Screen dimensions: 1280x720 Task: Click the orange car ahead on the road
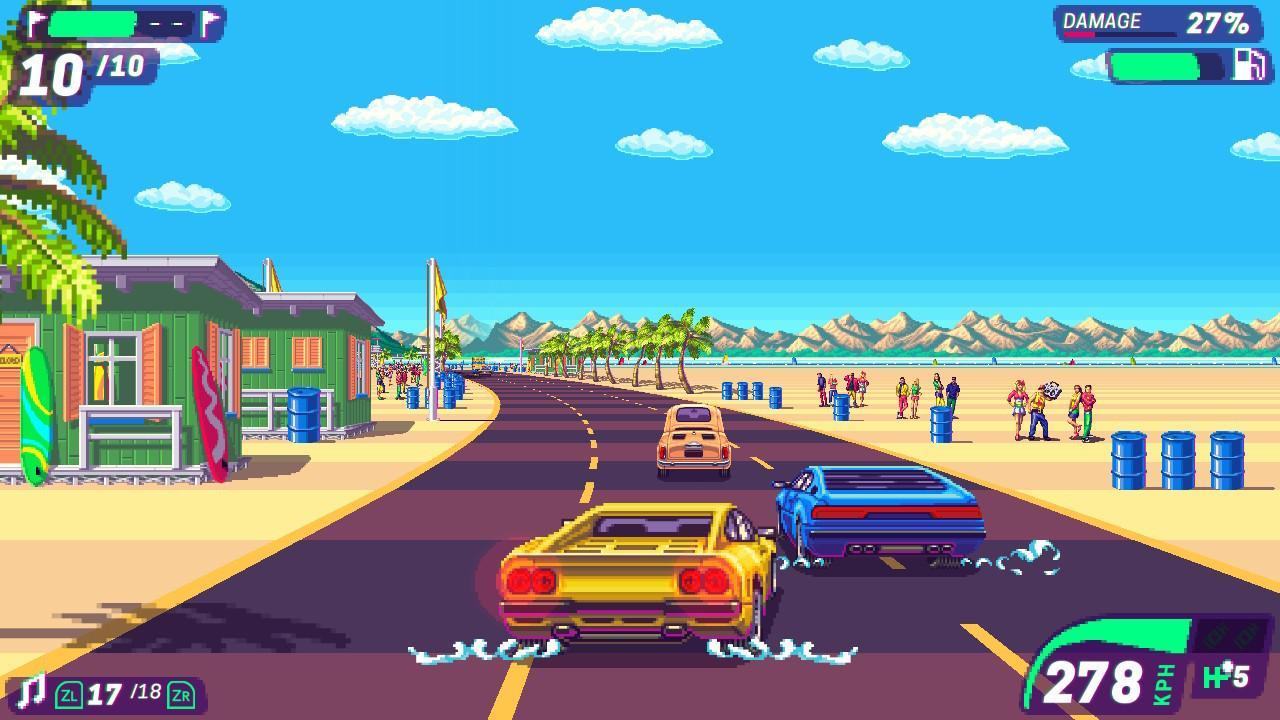coord(692,440)
